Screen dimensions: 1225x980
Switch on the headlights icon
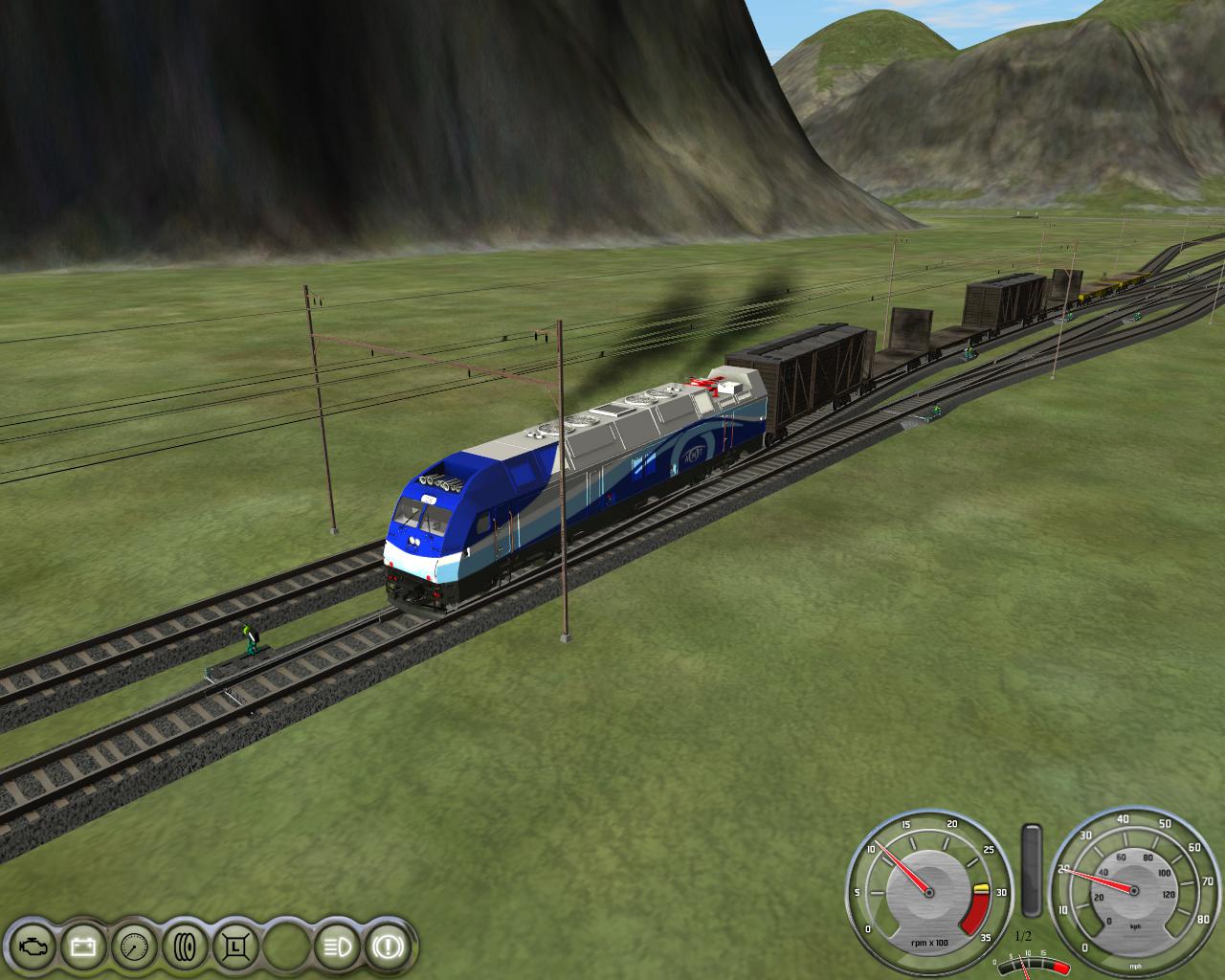337,947
